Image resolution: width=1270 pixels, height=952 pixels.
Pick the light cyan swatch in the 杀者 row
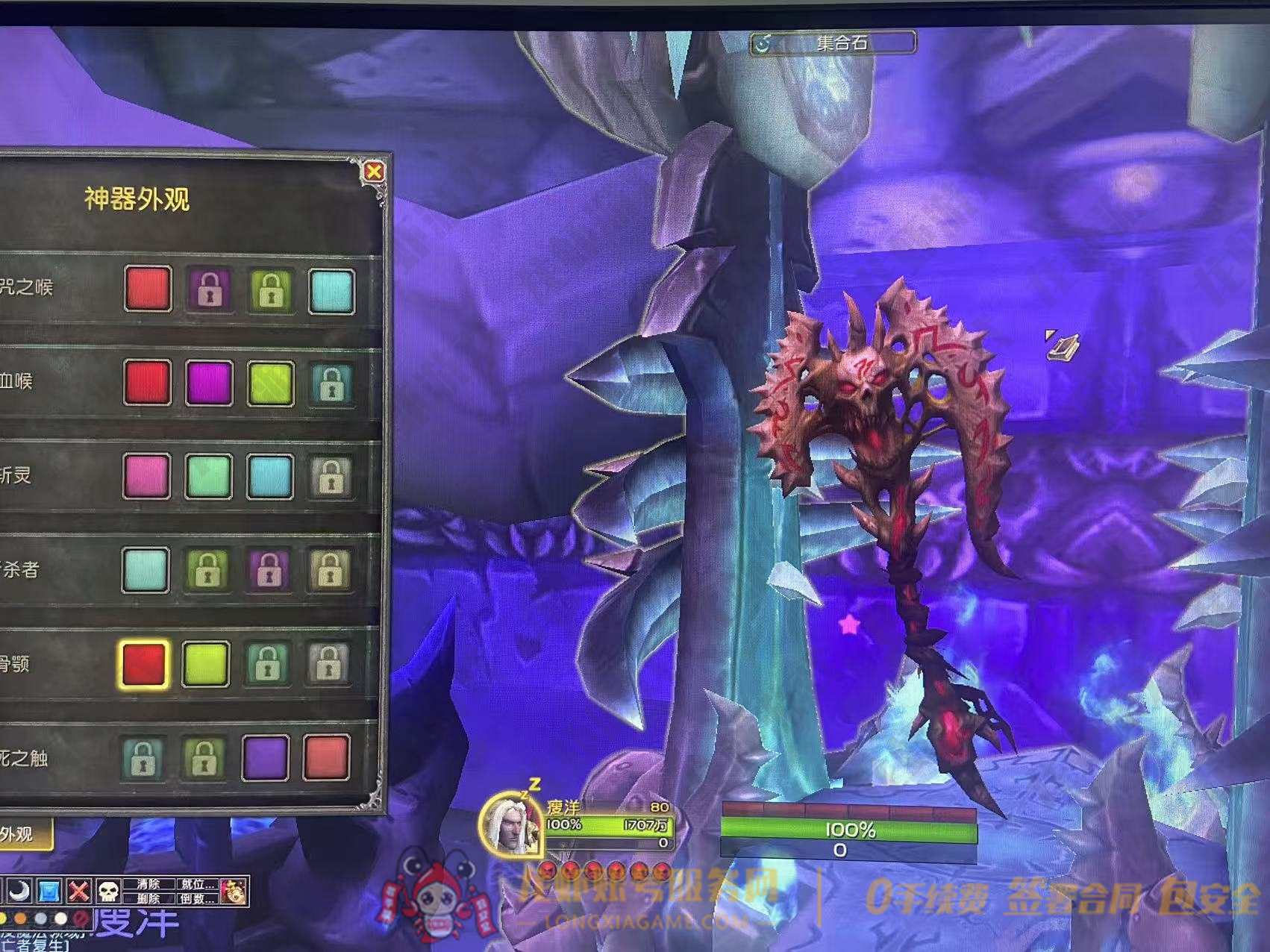[146, 569]
